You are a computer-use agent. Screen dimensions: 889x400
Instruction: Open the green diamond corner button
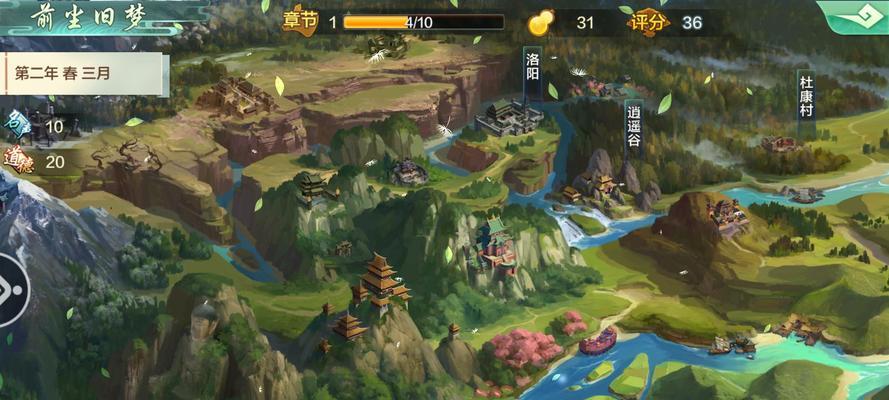tap(855, 16)
